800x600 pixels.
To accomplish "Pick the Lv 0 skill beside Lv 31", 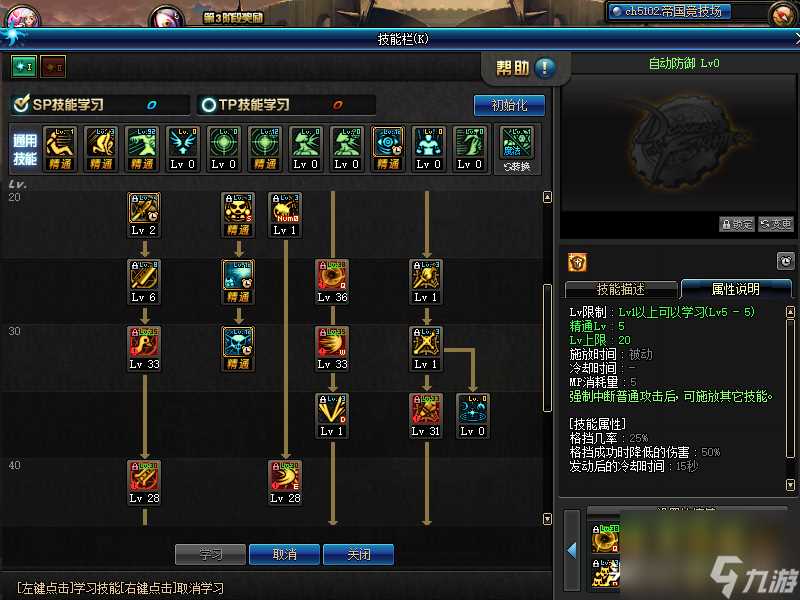I will point(472,409).
